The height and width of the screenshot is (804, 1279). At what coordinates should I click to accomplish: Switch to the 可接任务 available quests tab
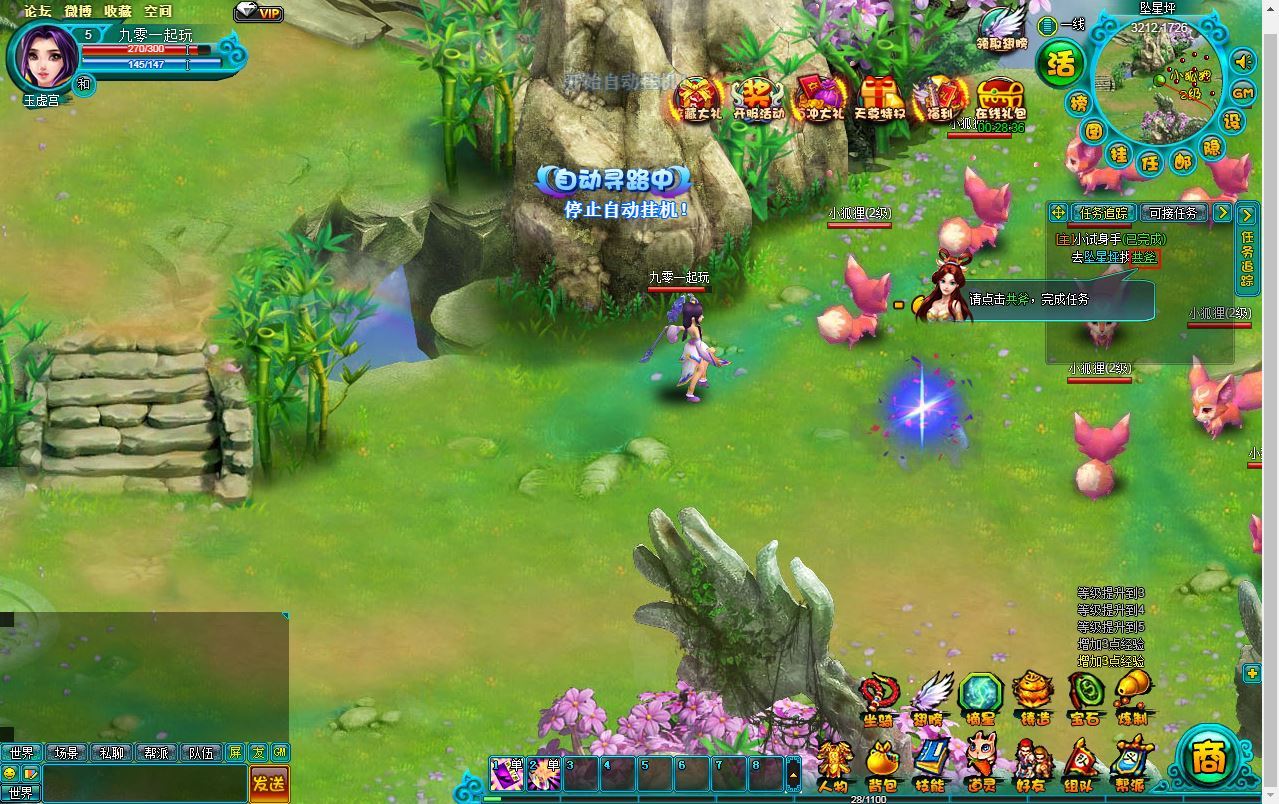point(1173,213)
